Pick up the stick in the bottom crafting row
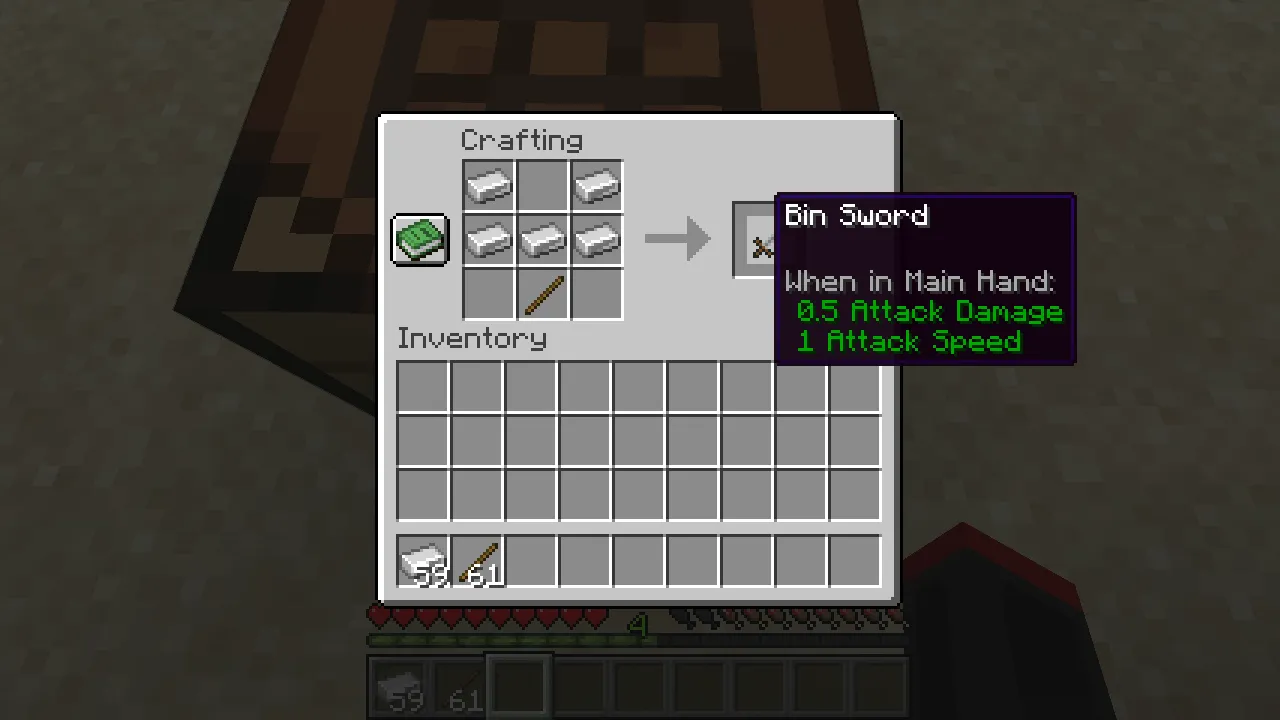Screen dimensions: 1280x720 coord(543,293)
